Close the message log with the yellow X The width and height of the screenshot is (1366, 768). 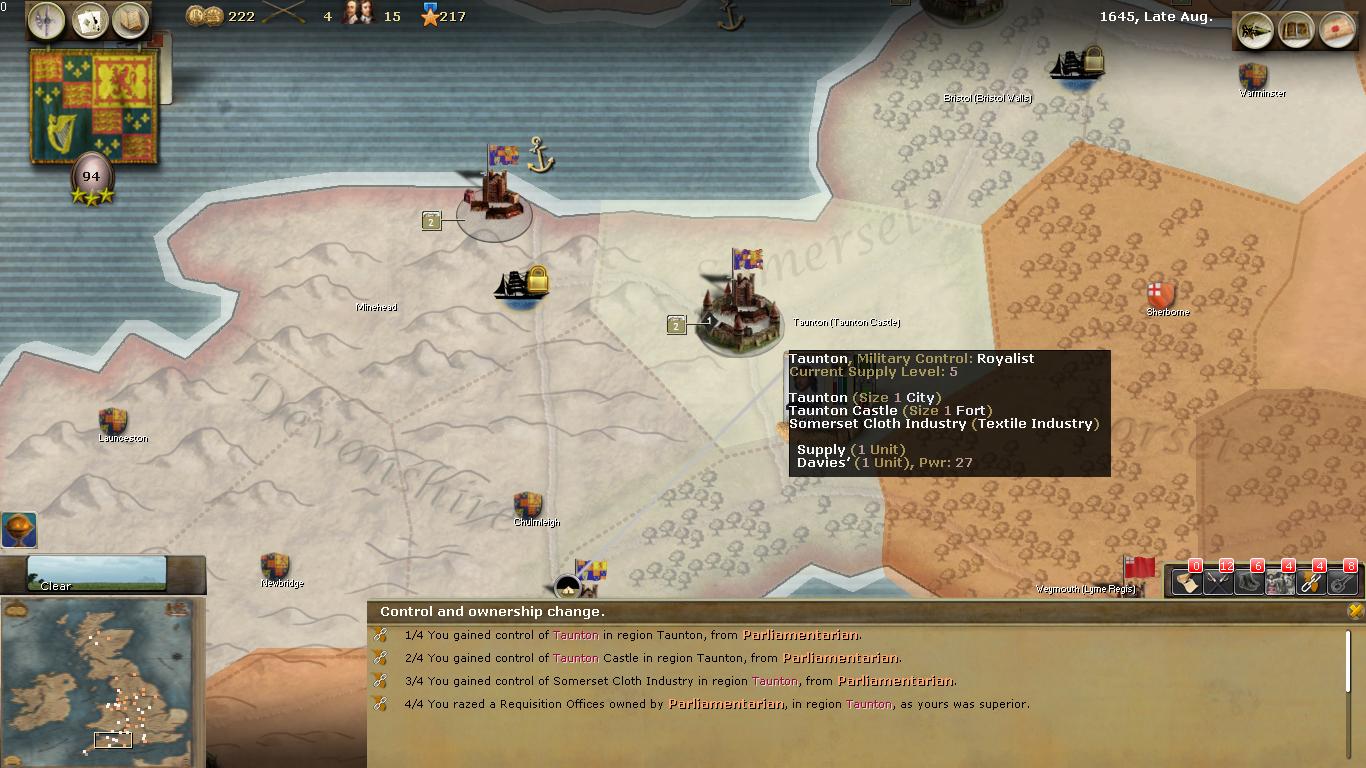pos(1355,610)
